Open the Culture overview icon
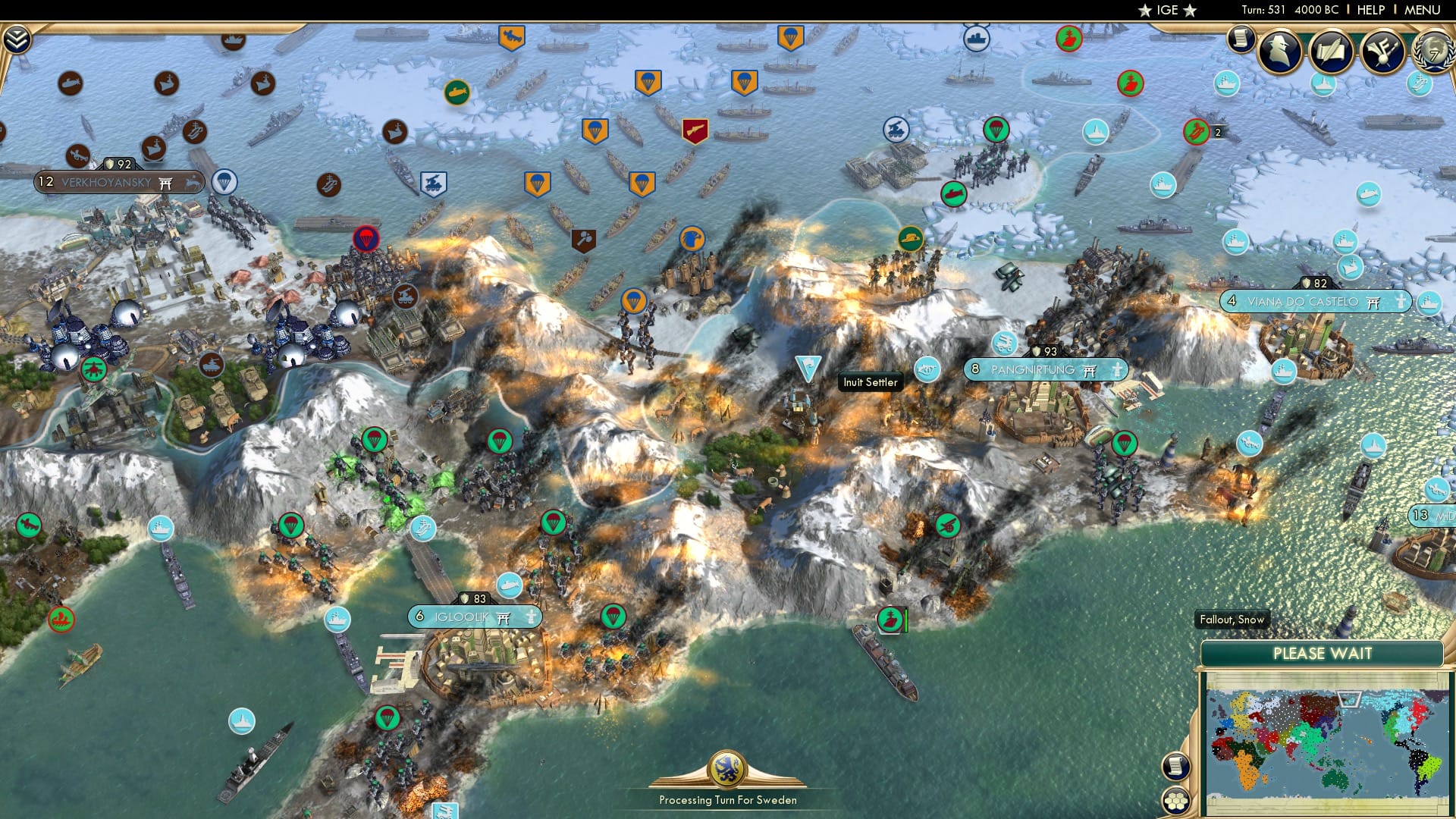Image resolution: width=1456 pixels, height=819 pixels. tap(1382, 49)
